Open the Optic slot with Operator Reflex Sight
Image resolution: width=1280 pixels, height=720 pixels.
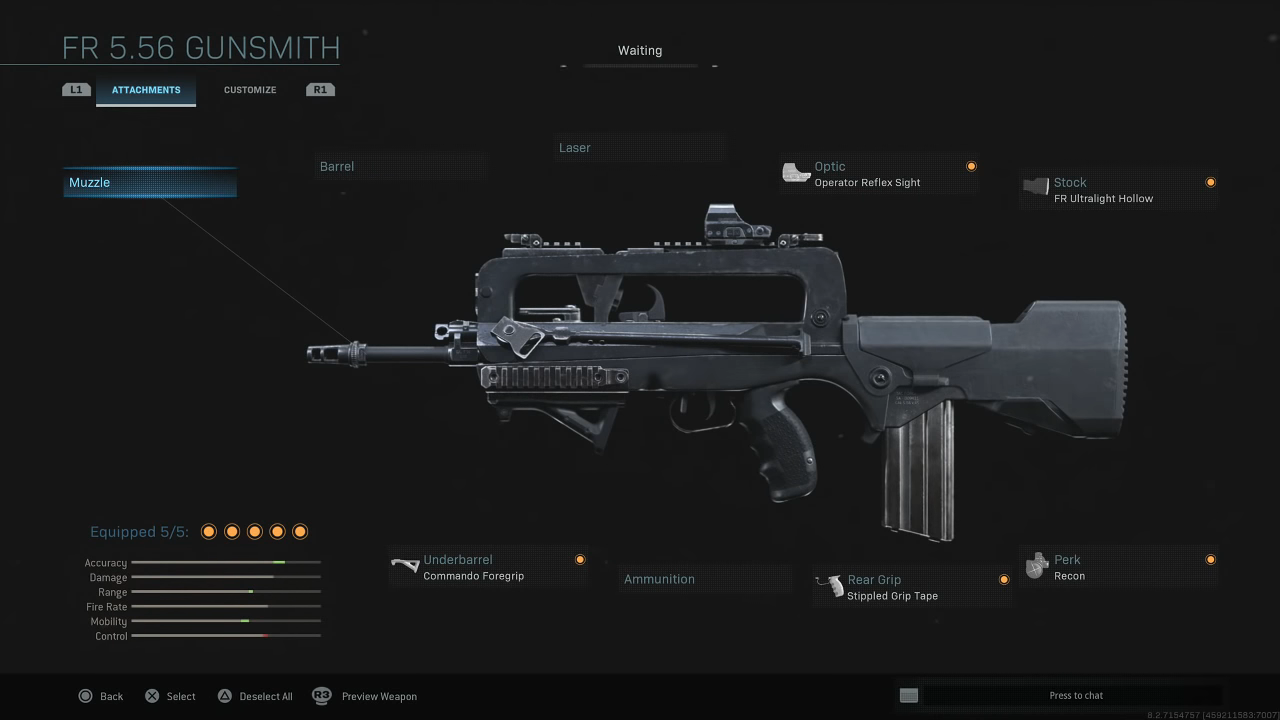[878, 174]
